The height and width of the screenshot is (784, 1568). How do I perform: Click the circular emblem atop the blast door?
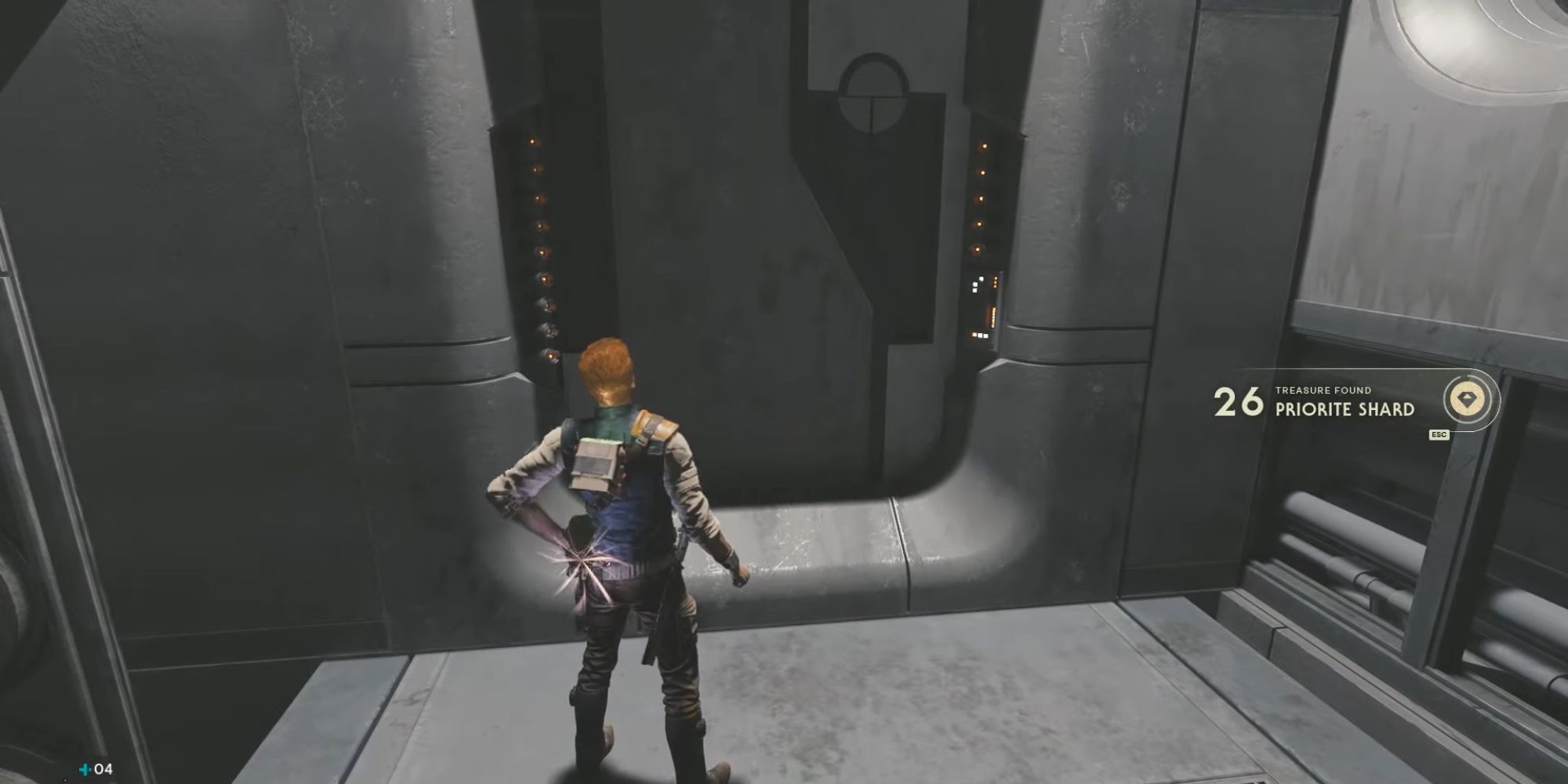pyautogui.click(x=873, y=90)
